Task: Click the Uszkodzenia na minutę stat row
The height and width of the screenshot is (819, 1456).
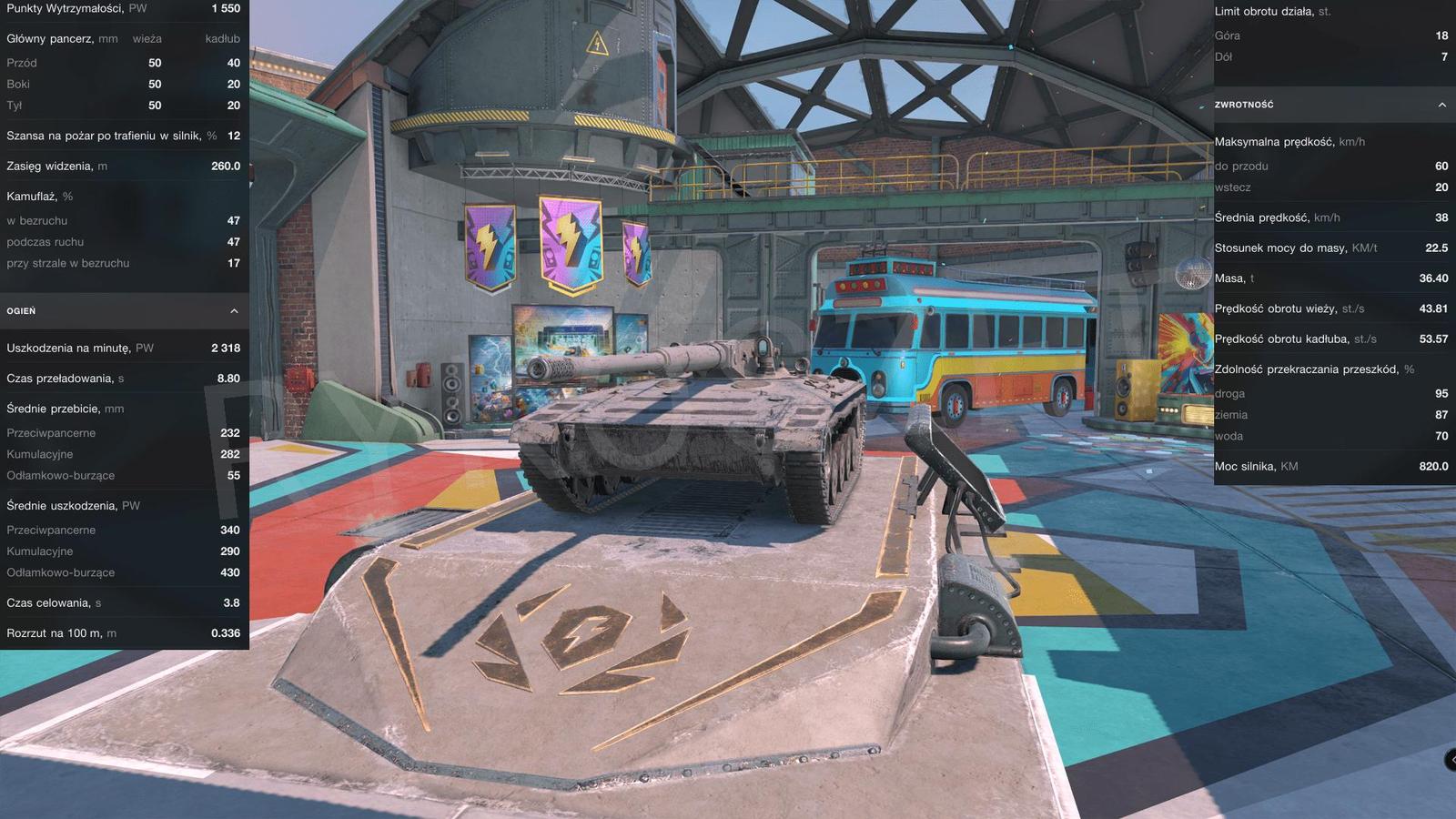Action: click(123, 347)
